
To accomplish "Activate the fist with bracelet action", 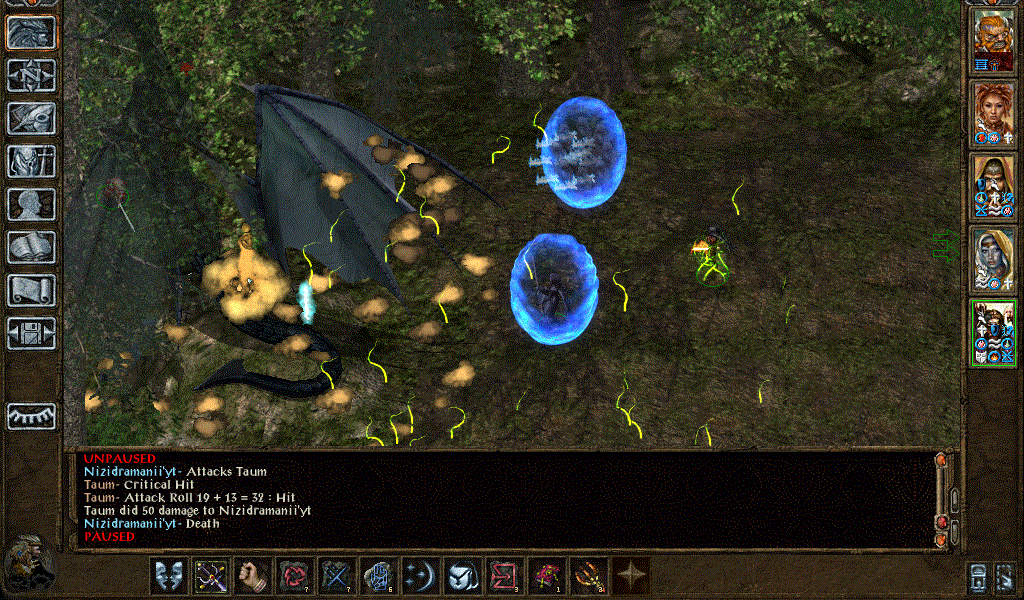I will (253, 577).
